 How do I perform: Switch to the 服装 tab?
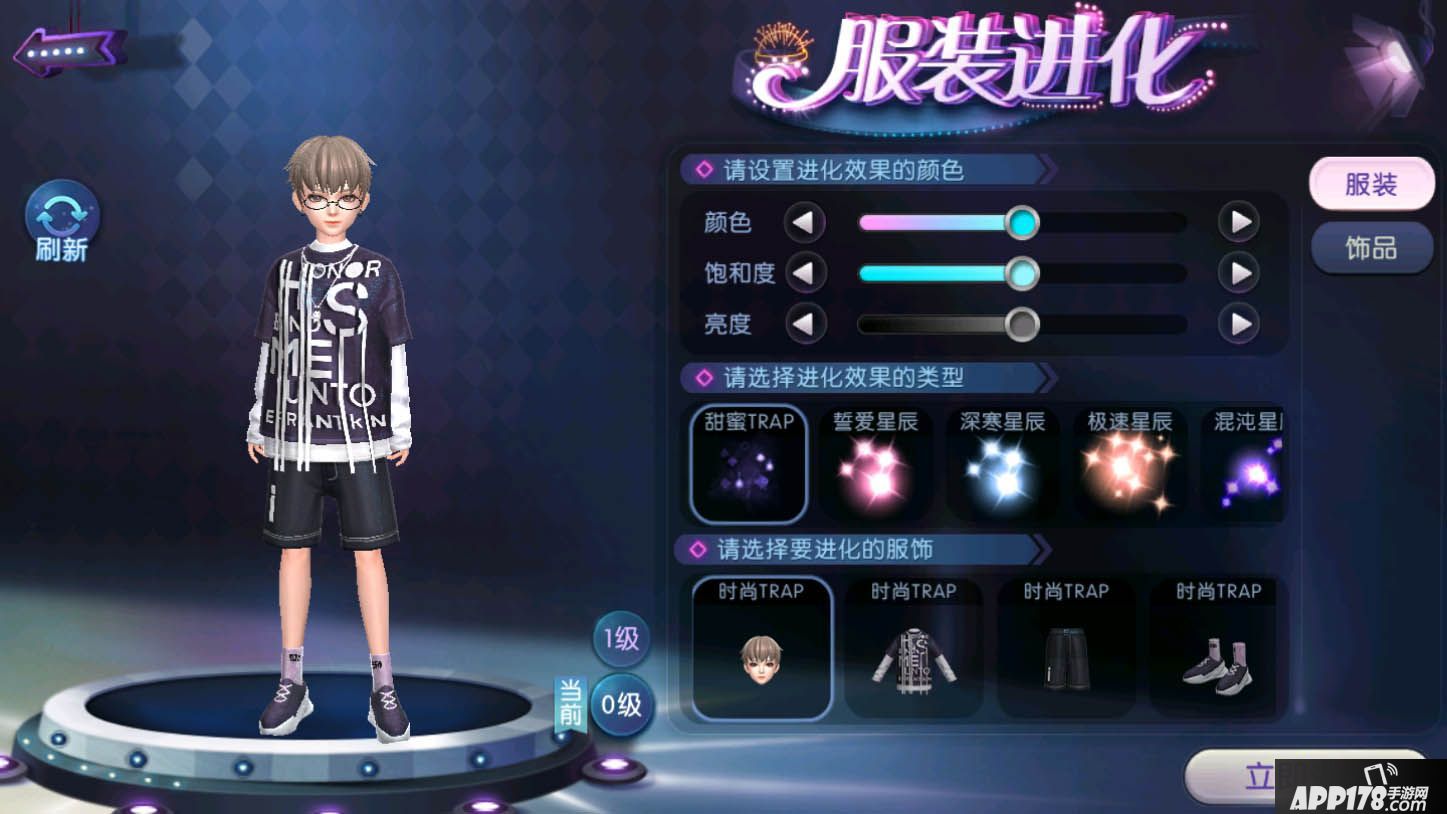(x=1371, y=184)
